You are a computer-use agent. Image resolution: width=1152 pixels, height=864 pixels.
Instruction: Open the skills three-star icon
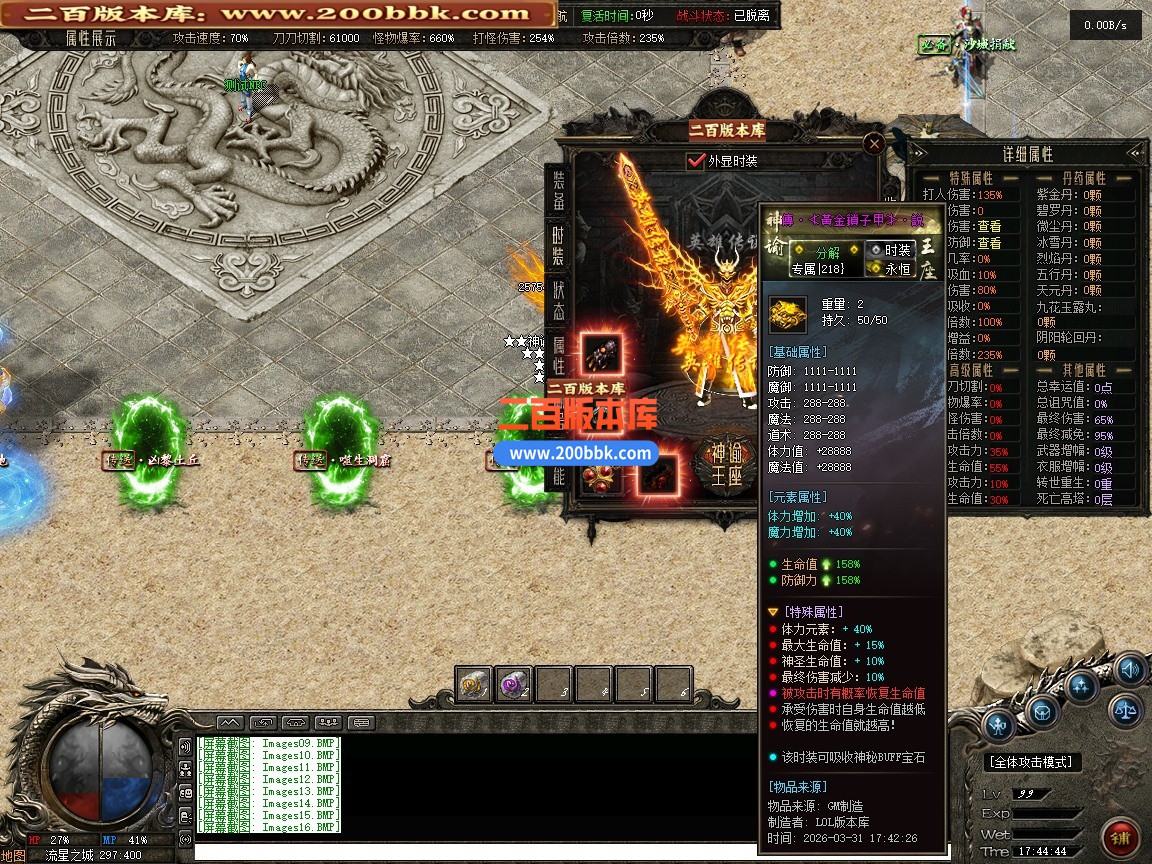click(x=1082, y=686)
